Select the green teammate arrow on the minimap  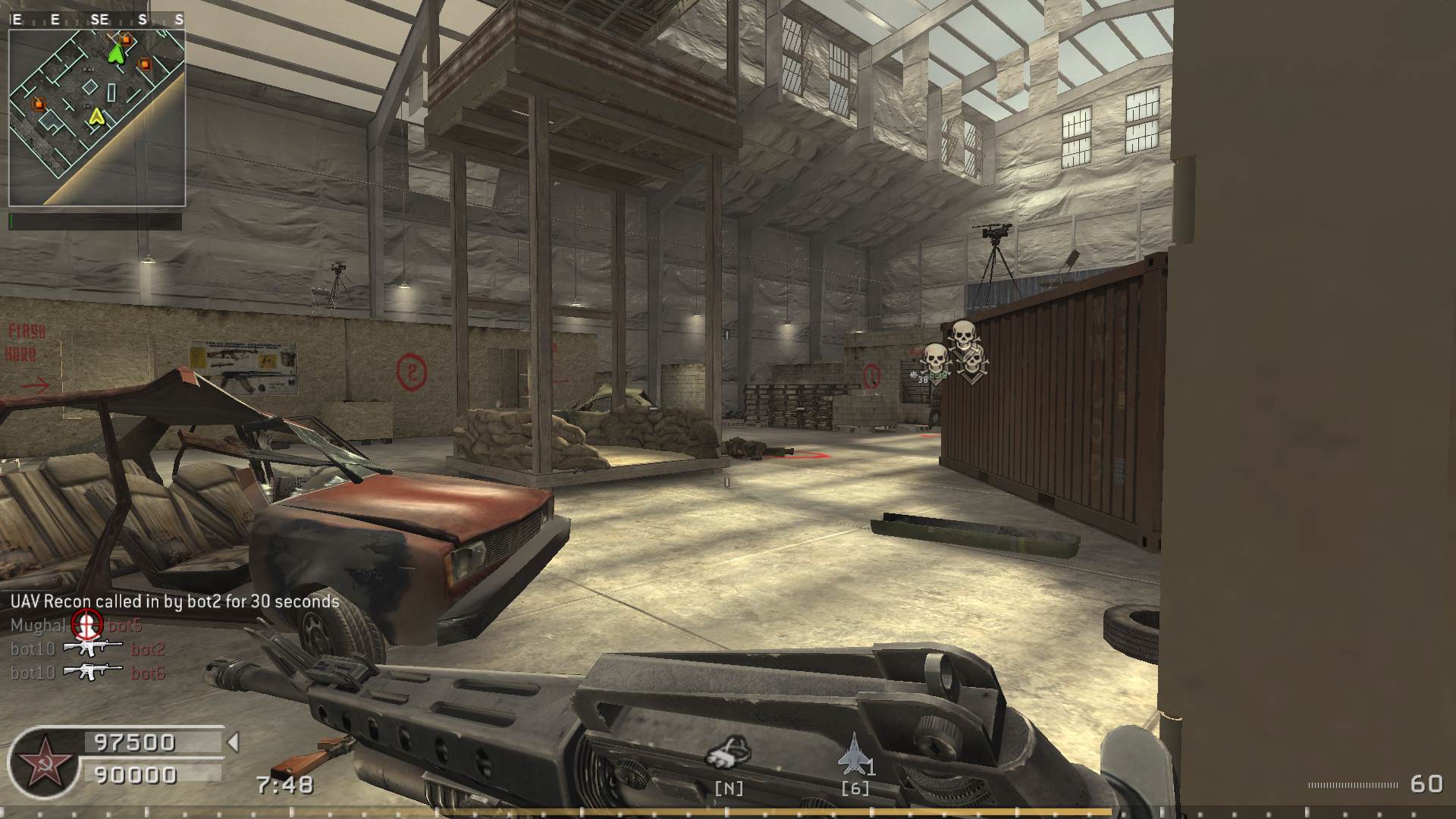point(116,52)
